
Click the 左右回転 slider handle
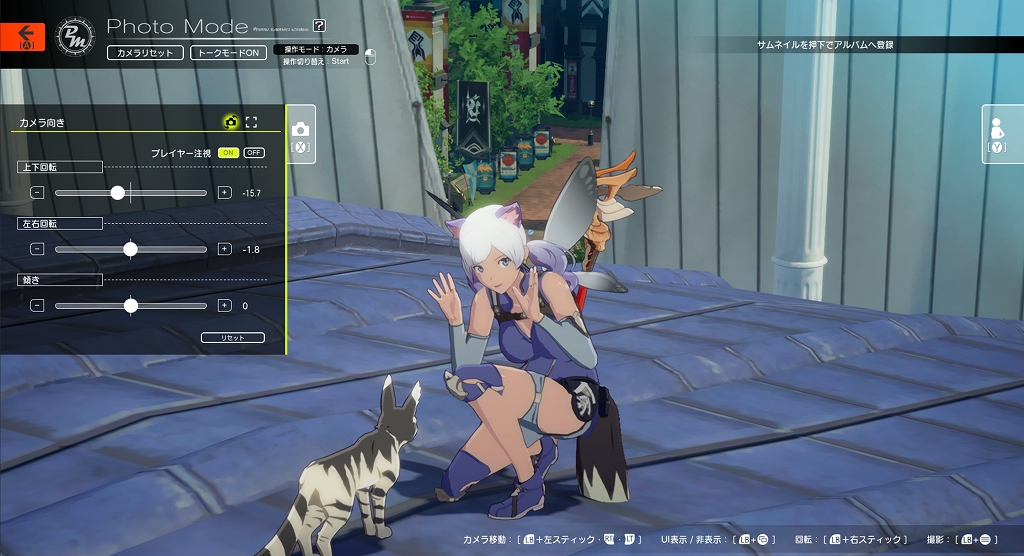(130, 249)
